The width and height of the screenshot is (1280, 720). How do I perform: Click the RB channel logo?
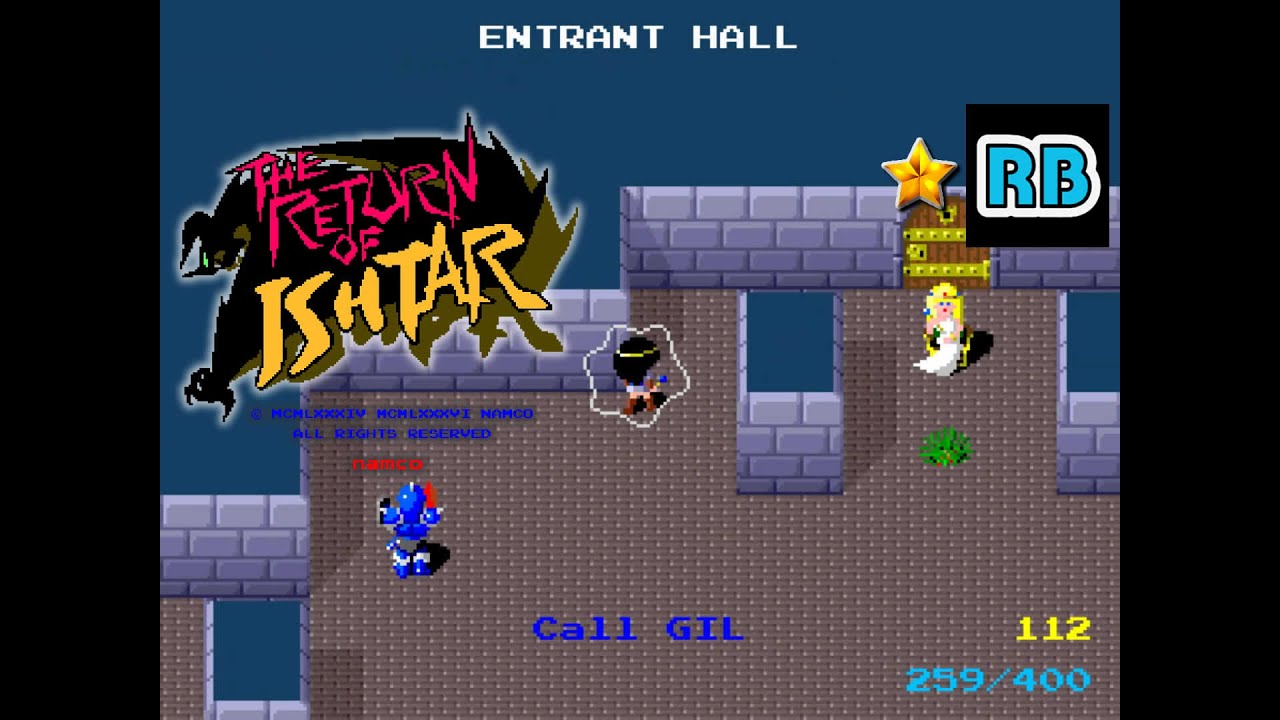pos(1037,176)
